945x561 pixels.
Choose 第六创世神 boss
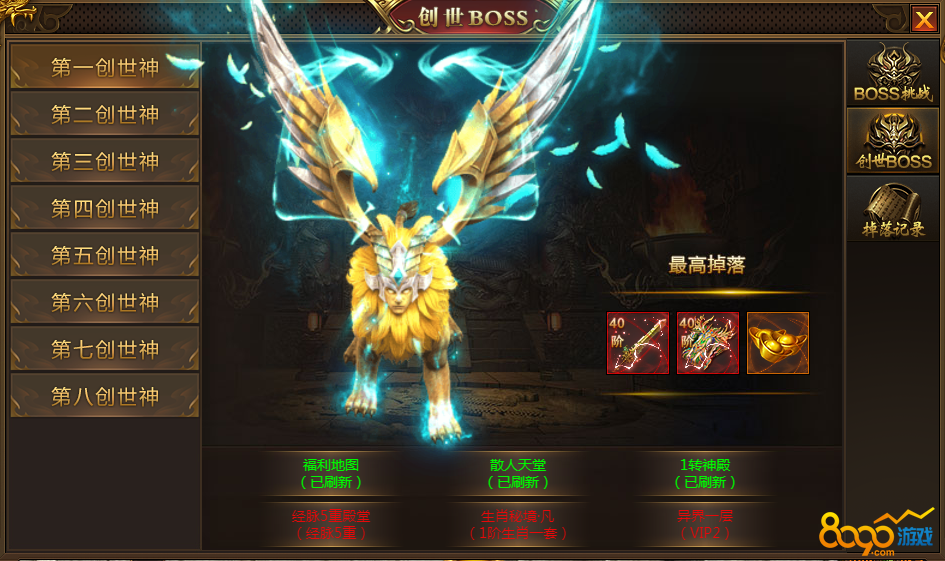click(105, 302)
